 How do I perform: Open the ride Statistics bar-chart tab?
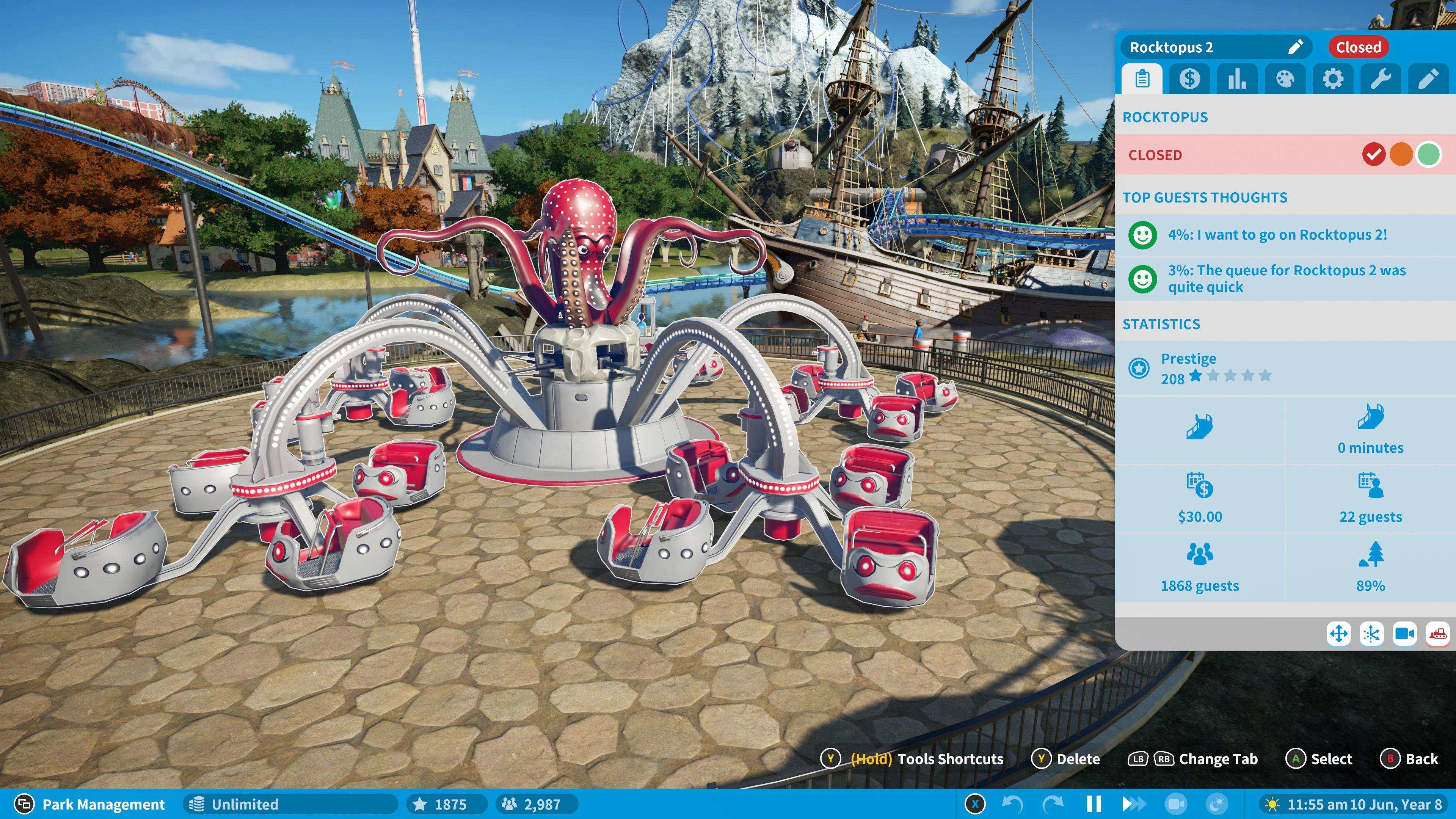(1238, 78)
